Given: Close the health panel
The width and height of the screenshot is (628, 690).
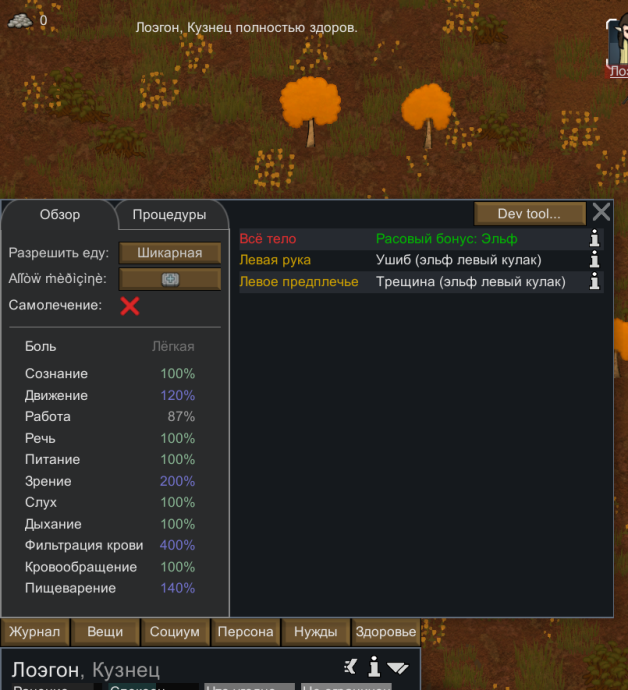Looking at the screenshot, I should coord(601,212).
